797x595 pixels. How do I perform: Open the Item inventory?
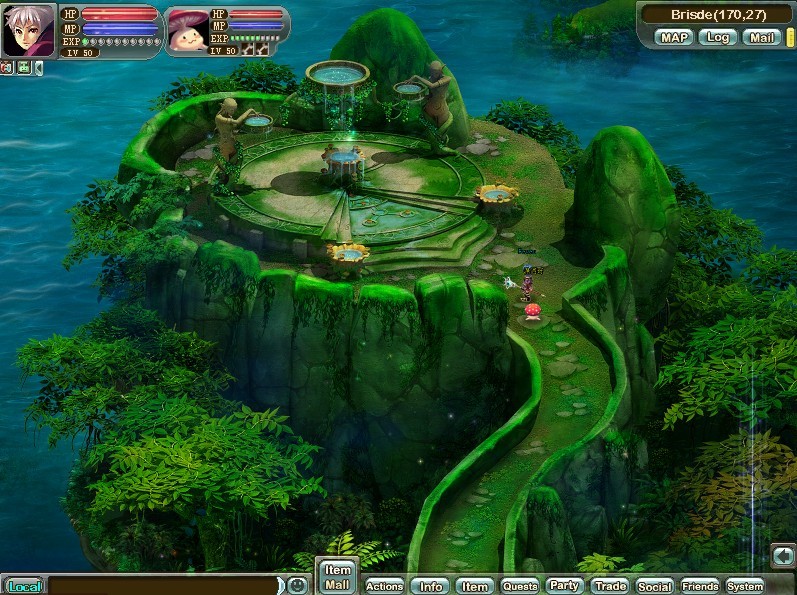[x=475, y=587]
